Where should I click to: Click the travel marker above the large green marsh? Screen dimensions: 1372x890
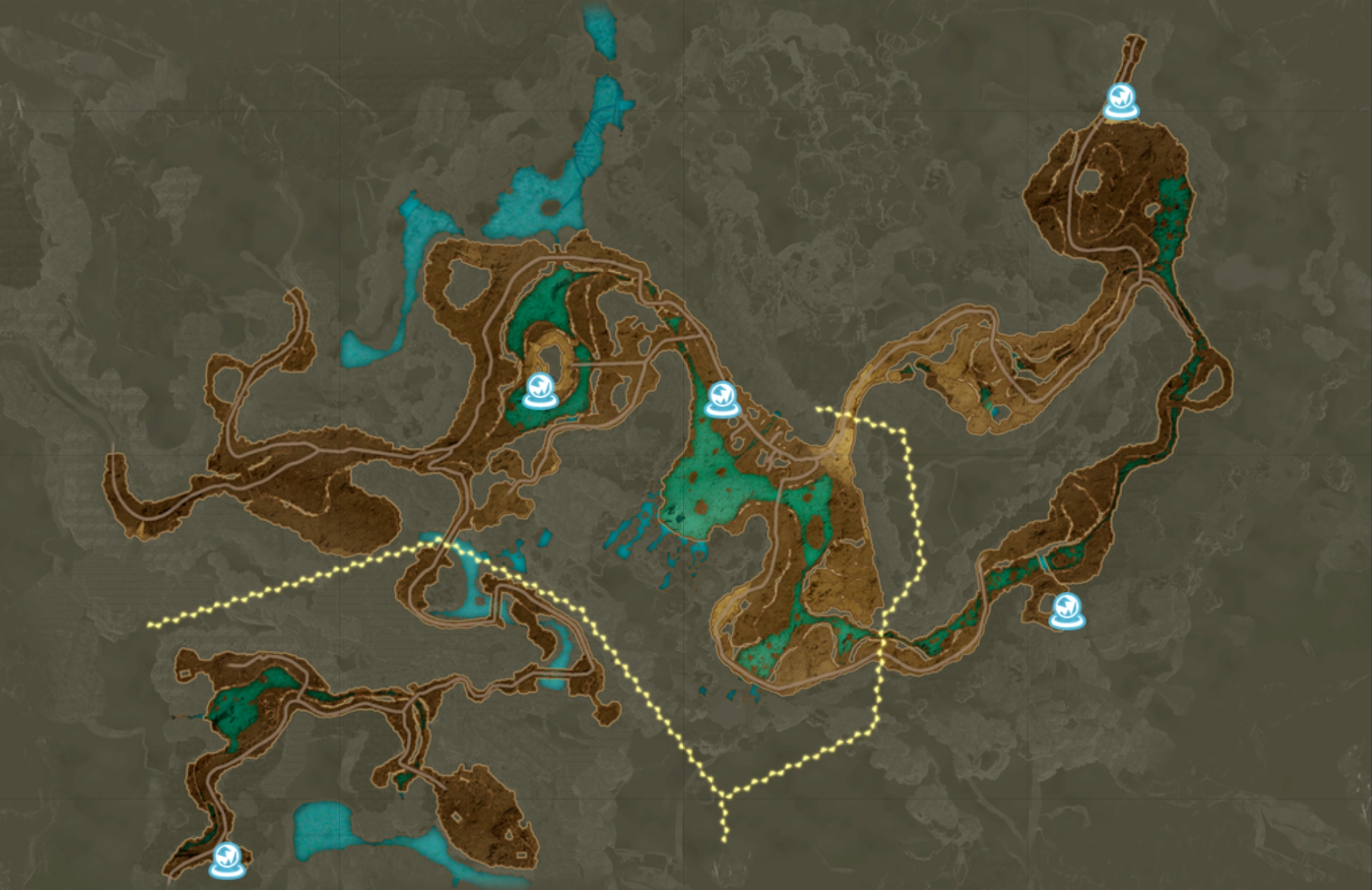(x=722, y=399)
